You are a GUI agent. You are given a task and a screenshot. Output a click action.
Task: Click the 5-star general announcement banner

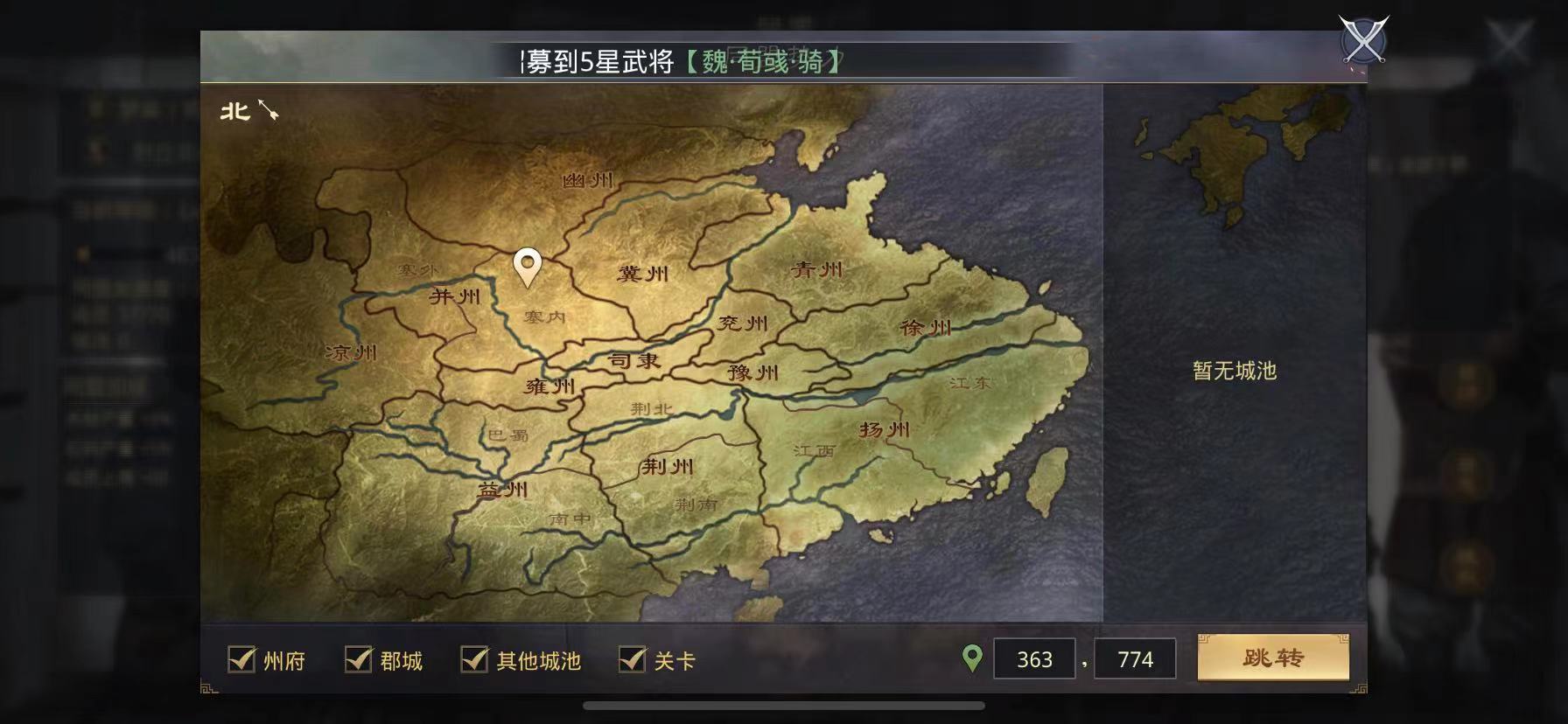pyautogui.click(x=681, y=63)
